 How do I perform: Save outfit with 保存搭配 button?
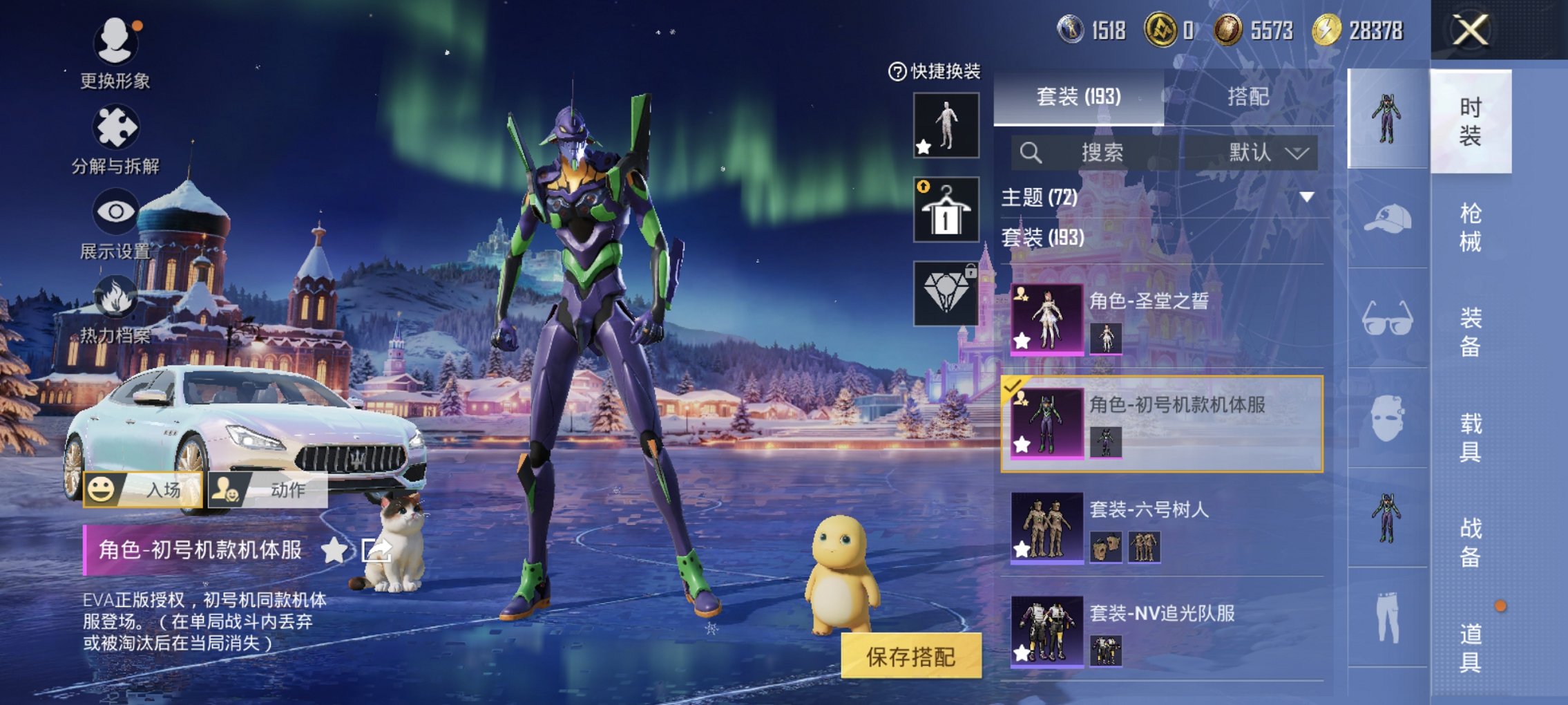pos(910,656)
